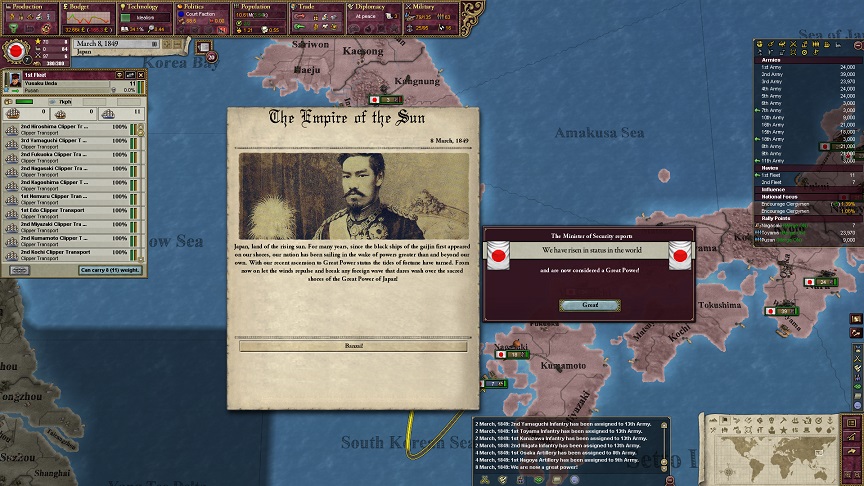Click Japan's flag emblem at top left
Viewport: 864px width, 486px height.
(x=17, y=49)
